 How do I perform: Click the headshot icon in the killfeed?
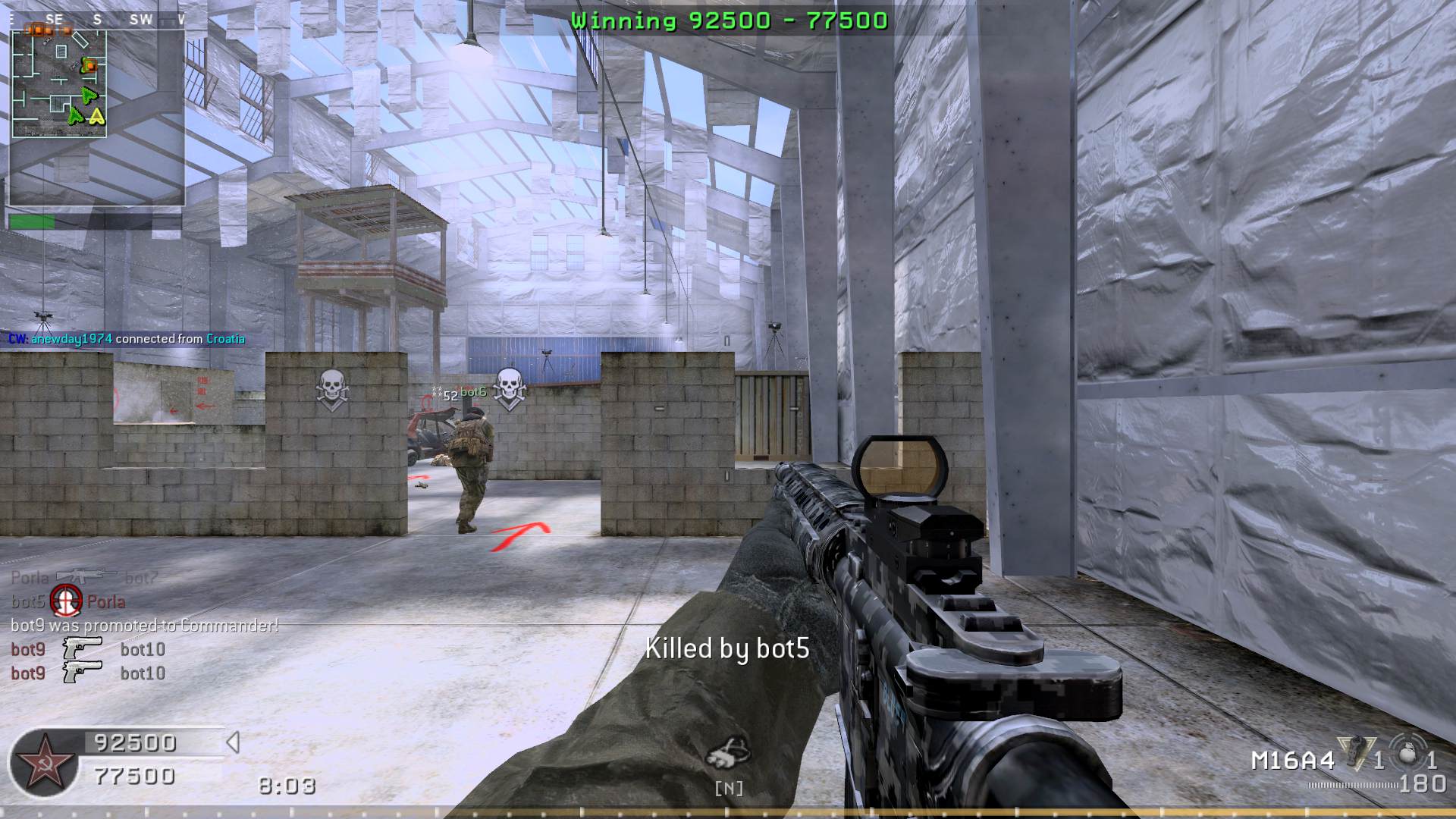pyautogui.click(x=67, y=601)
